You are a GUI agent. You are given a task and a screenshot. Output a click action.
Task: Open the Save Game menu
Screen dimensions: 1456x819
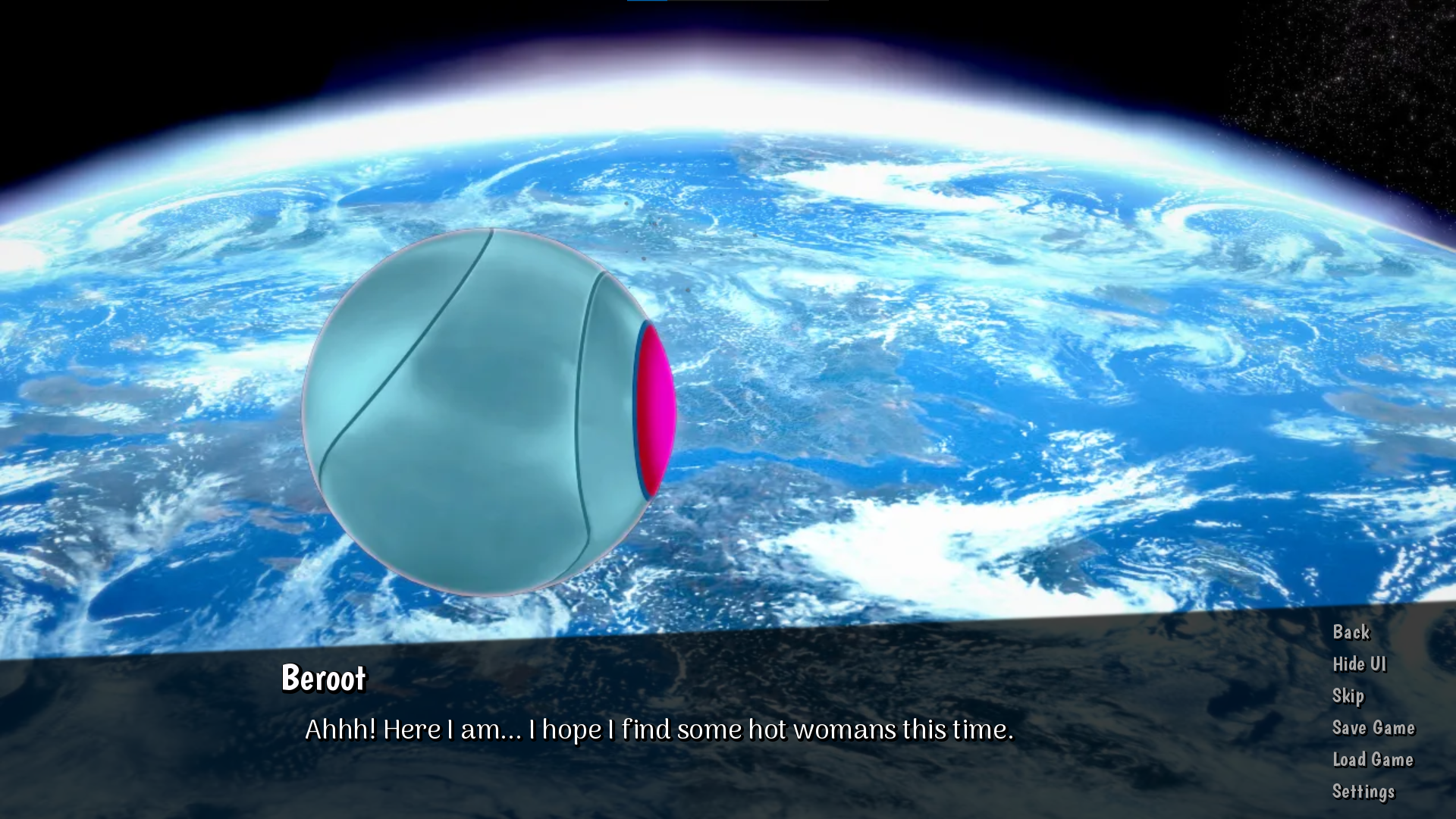[1373, 727]
